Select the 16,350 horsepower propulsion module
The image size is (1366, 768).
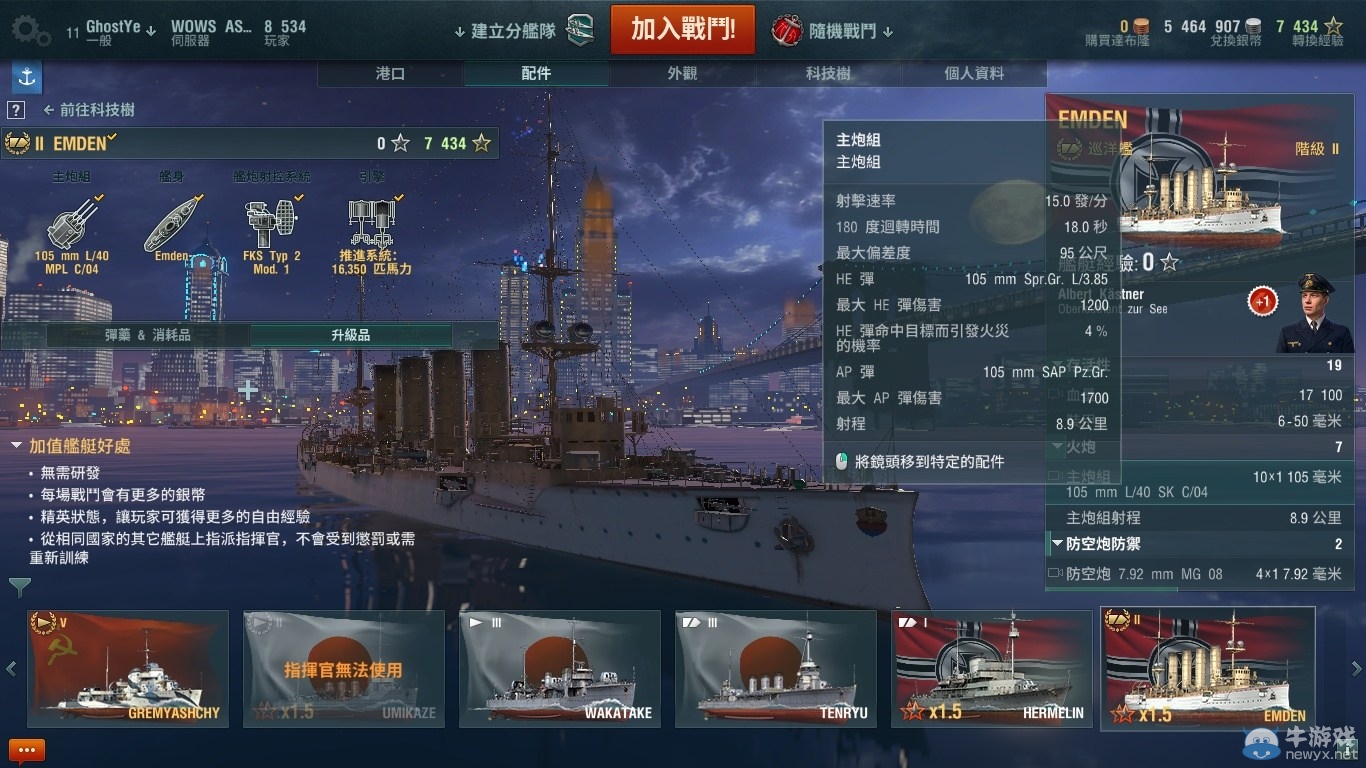372,222
